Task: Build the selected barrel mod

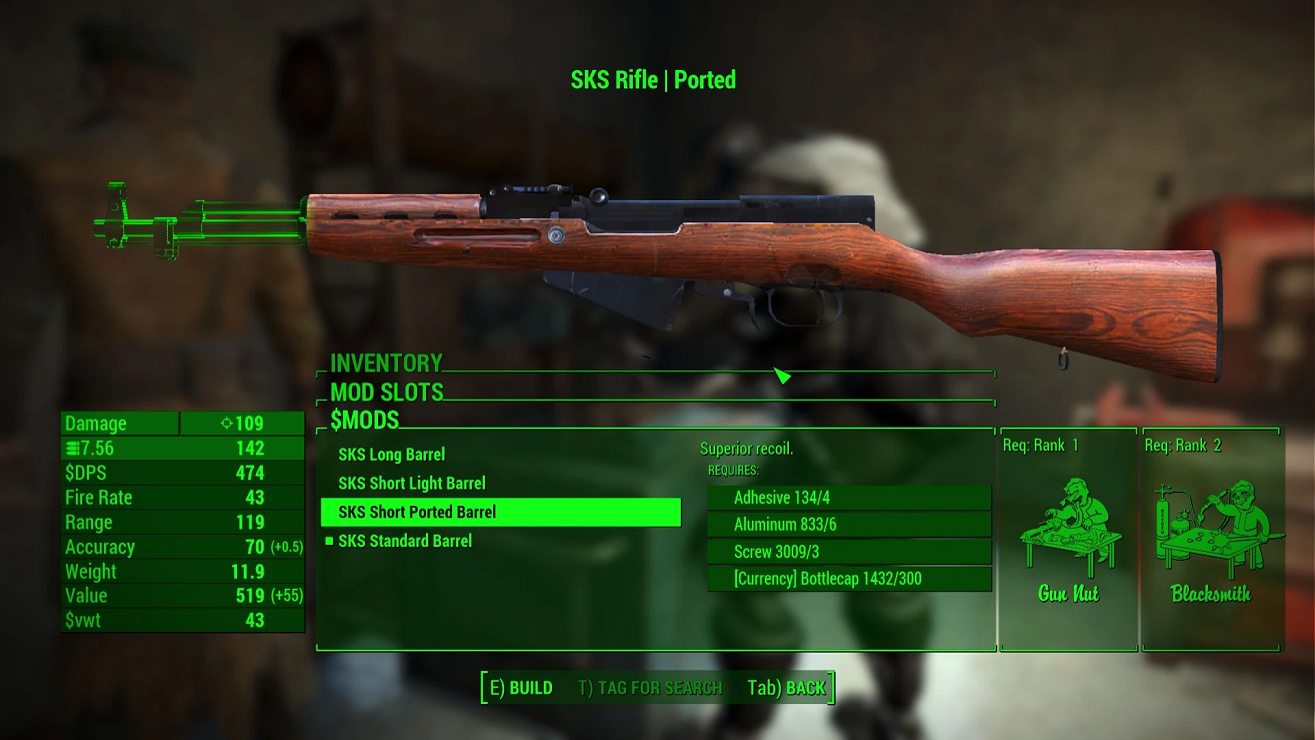Action: 520,688
